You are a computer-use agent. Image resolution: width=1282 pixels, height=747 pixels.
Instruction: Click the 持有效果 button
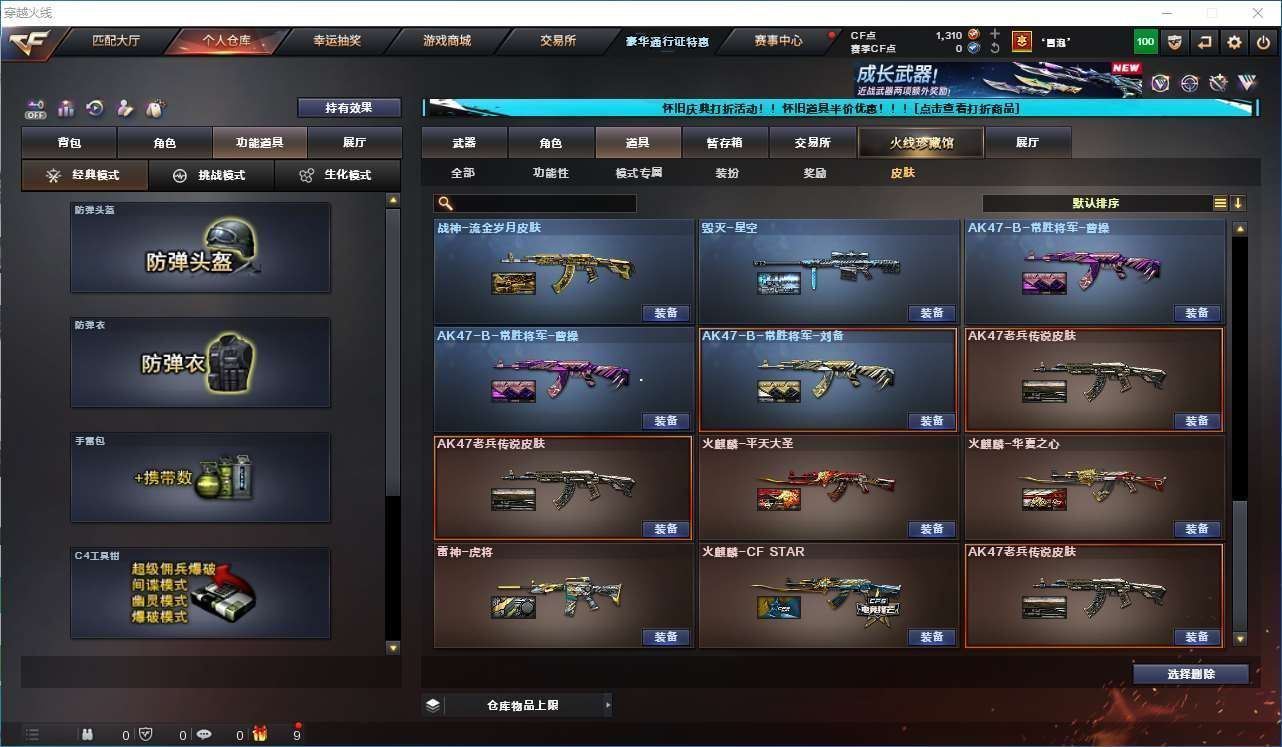pyautogui.click(x=349, y=107)
